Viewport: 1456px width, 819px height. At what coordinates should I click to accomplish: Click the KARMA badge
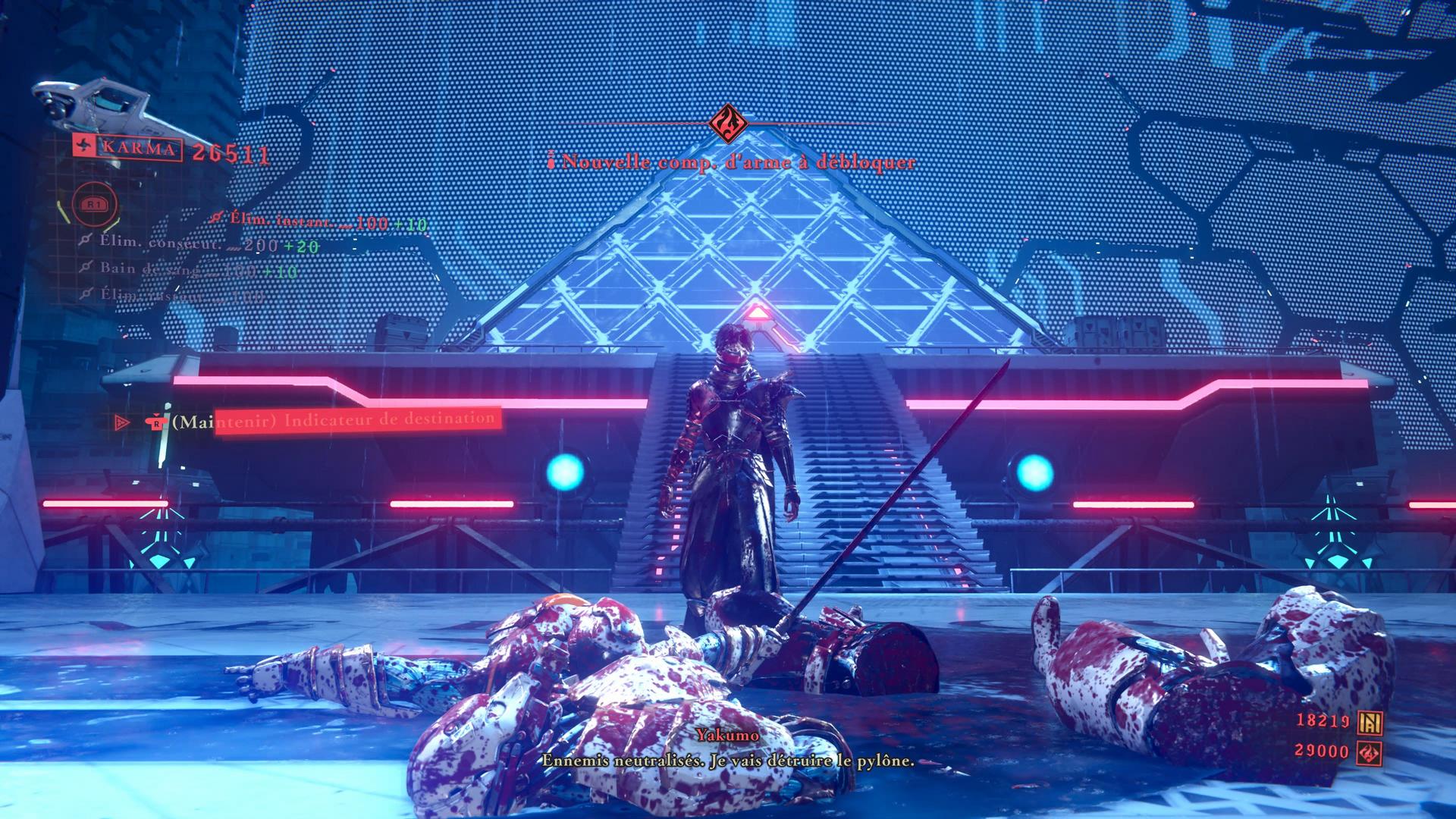pos(128,147)
